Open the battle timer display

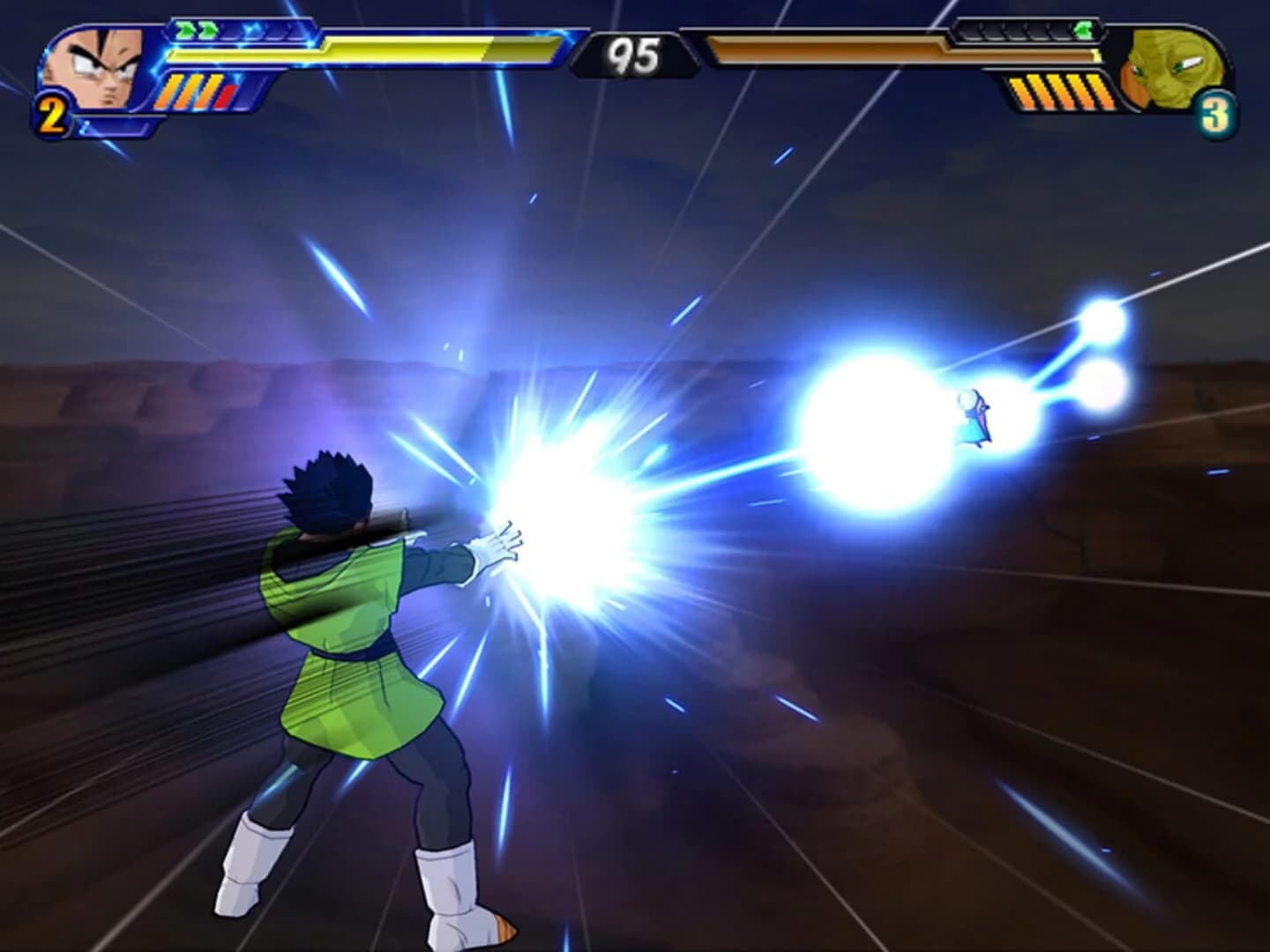click(x=633, y=51)
